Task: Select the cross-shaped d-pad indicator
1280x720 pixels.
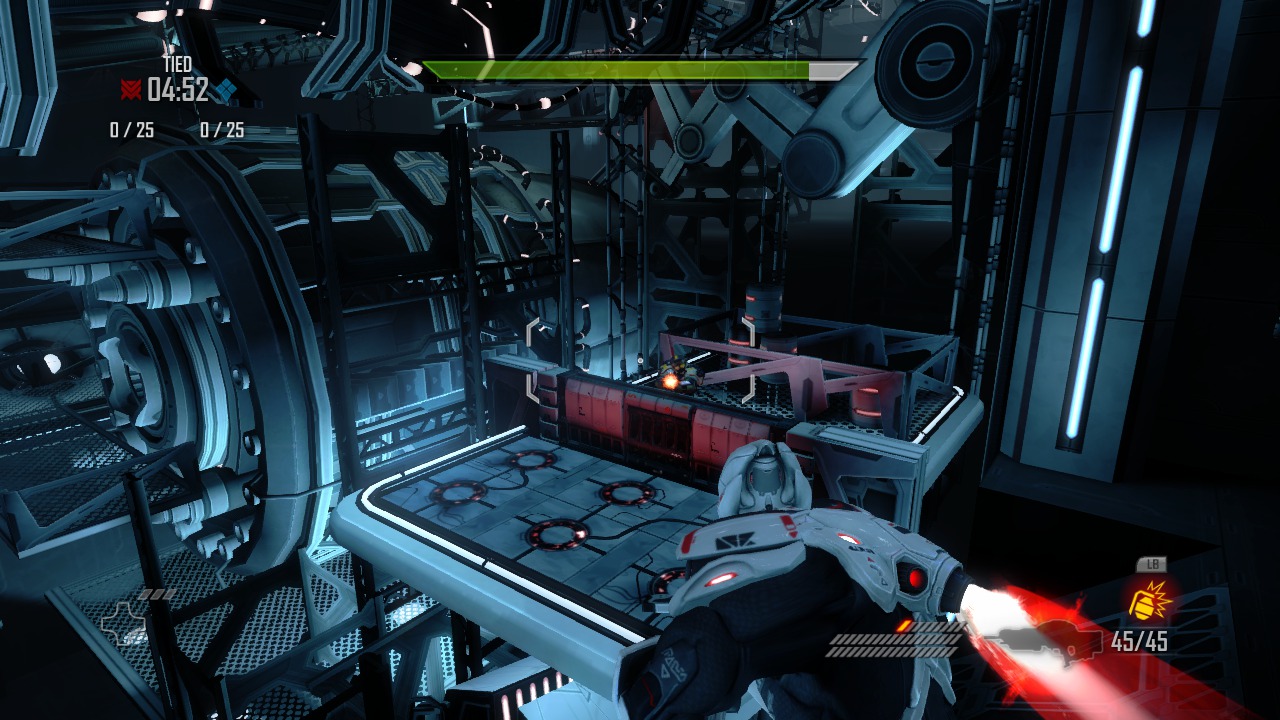Action: click(123, 625)
